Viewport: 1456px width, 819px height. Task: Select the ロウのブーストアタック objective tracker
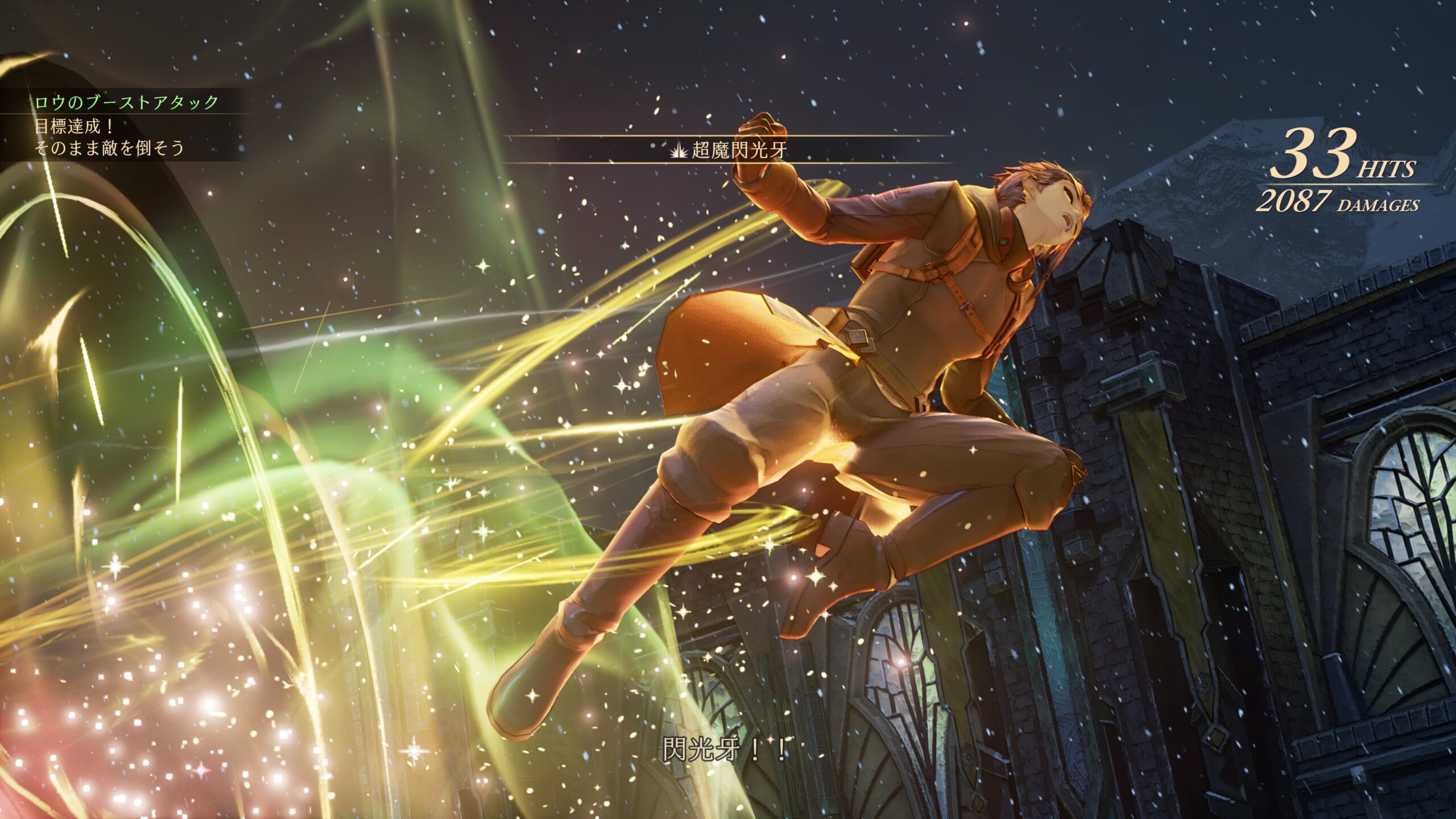tap(126, 102)
